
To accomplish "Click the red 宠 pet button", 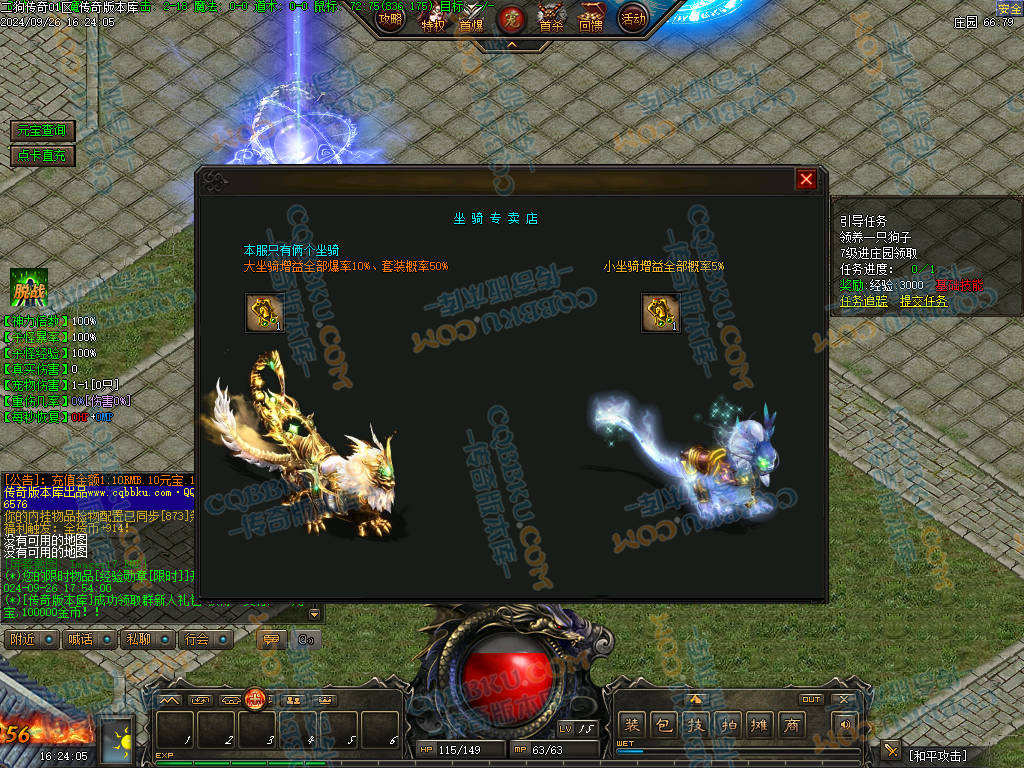I will pyautogui.click(x=511, y=18).
